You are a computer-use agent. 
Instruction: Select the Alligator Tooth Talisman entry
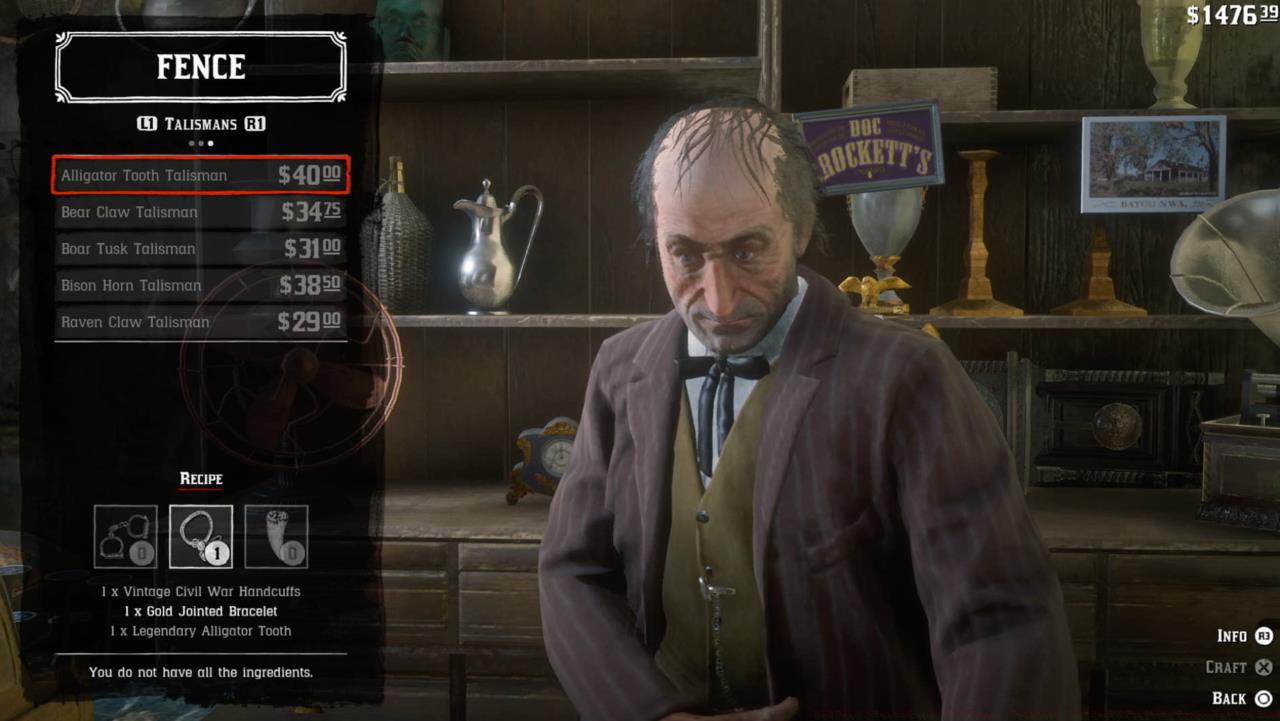point(200,175)
